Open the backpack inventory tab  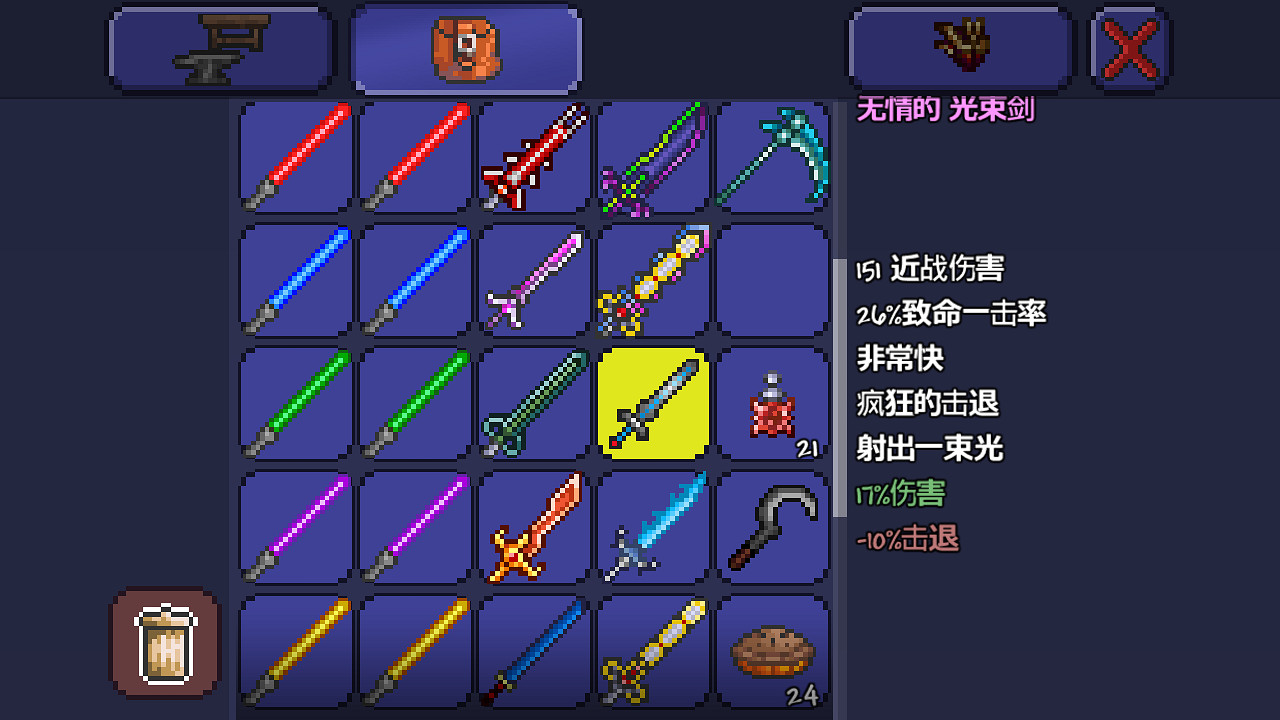(x=465, y=47)
